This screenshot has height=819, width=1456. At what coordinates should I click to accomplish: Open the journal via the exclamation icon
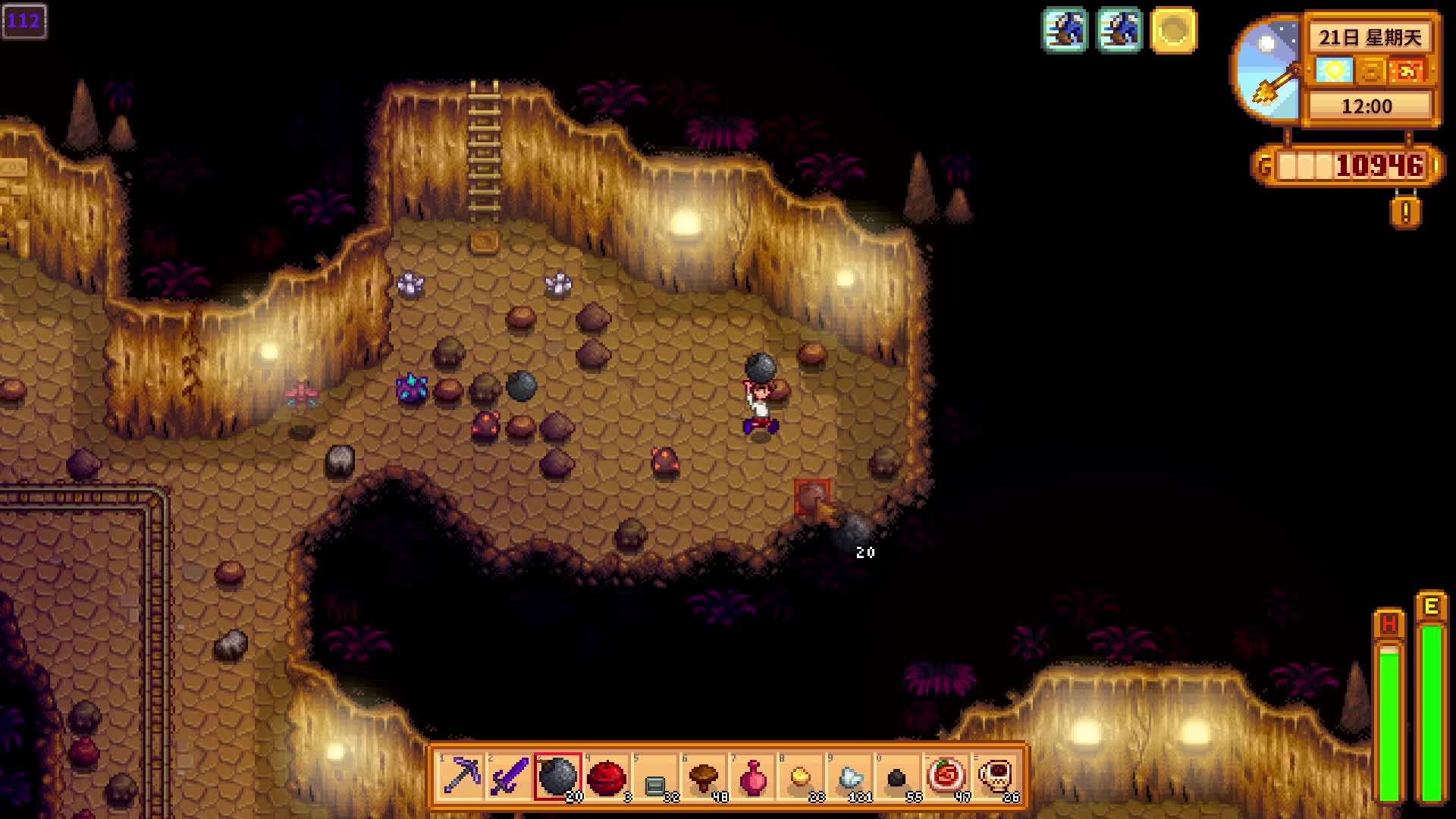(1405, 212)
